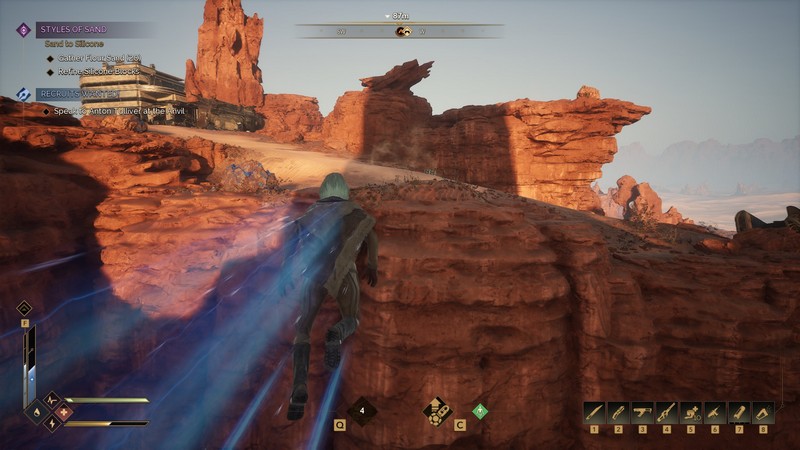
Task: Click the green diamond status icon
Action: point(480,410)
